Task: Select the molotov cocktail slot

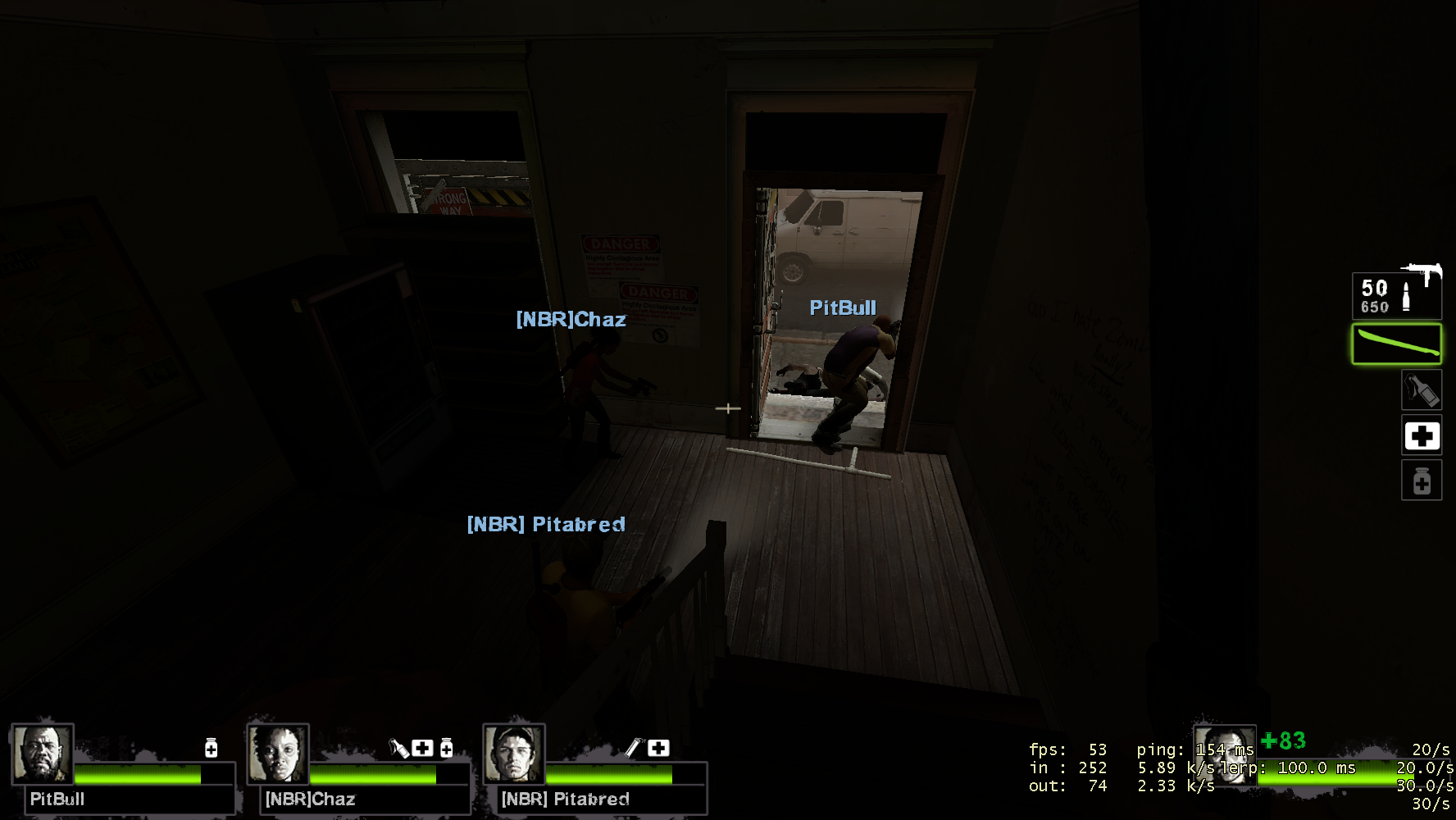Action: click(1421, 389)
